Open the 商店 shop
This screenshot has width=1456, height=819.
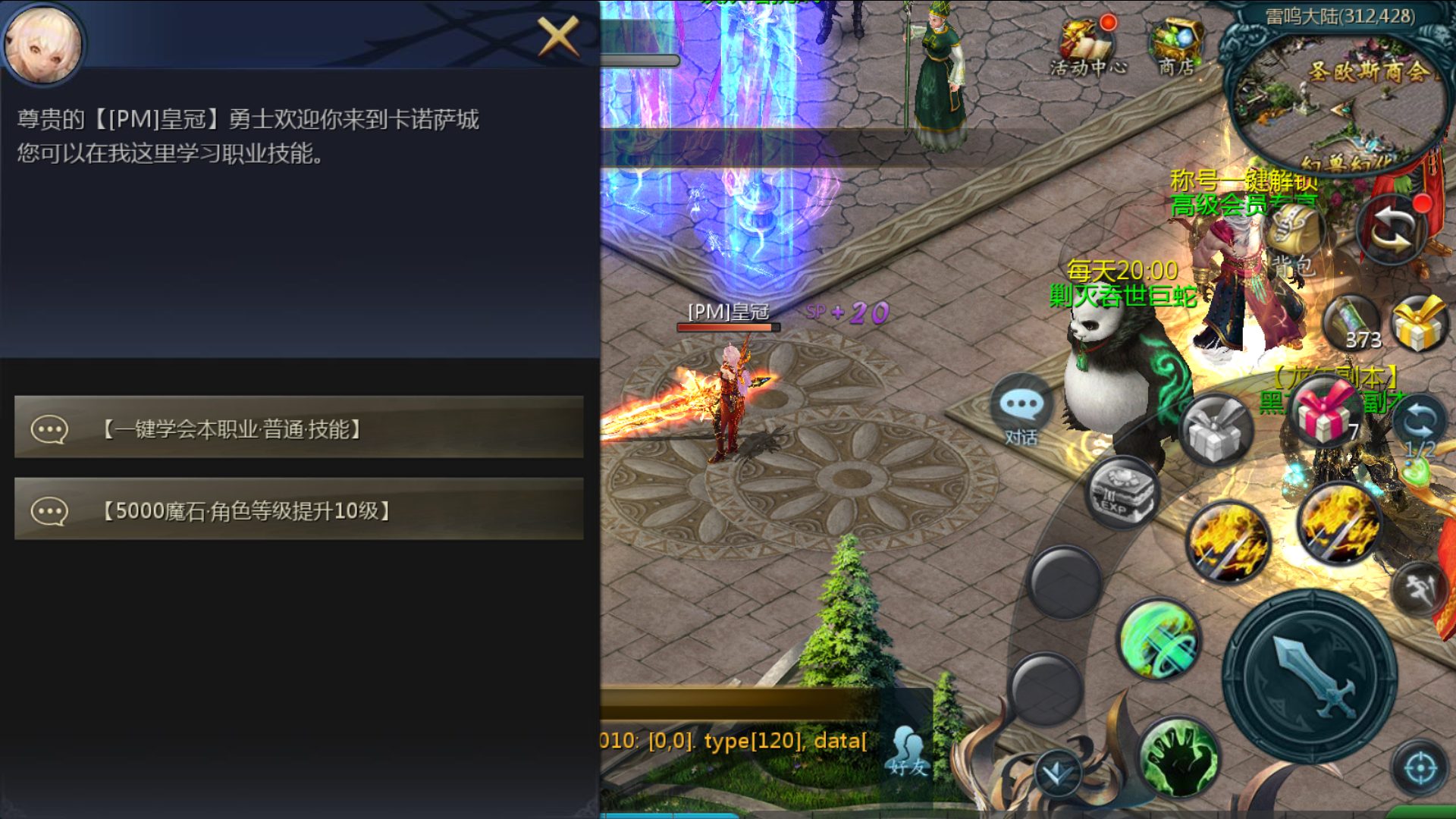pos(1176,47)
